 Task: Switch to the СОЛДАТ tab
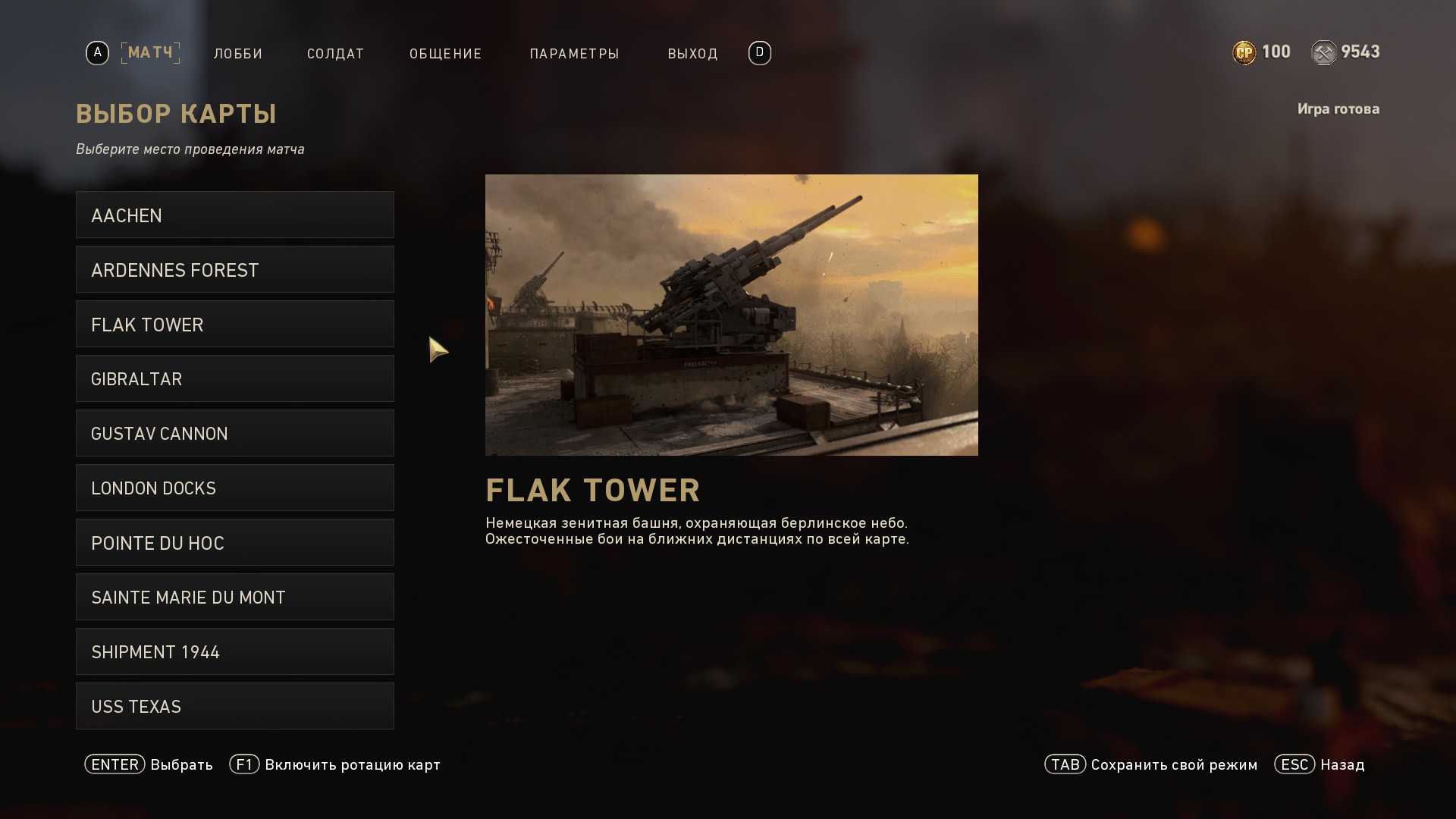point(335,54)
